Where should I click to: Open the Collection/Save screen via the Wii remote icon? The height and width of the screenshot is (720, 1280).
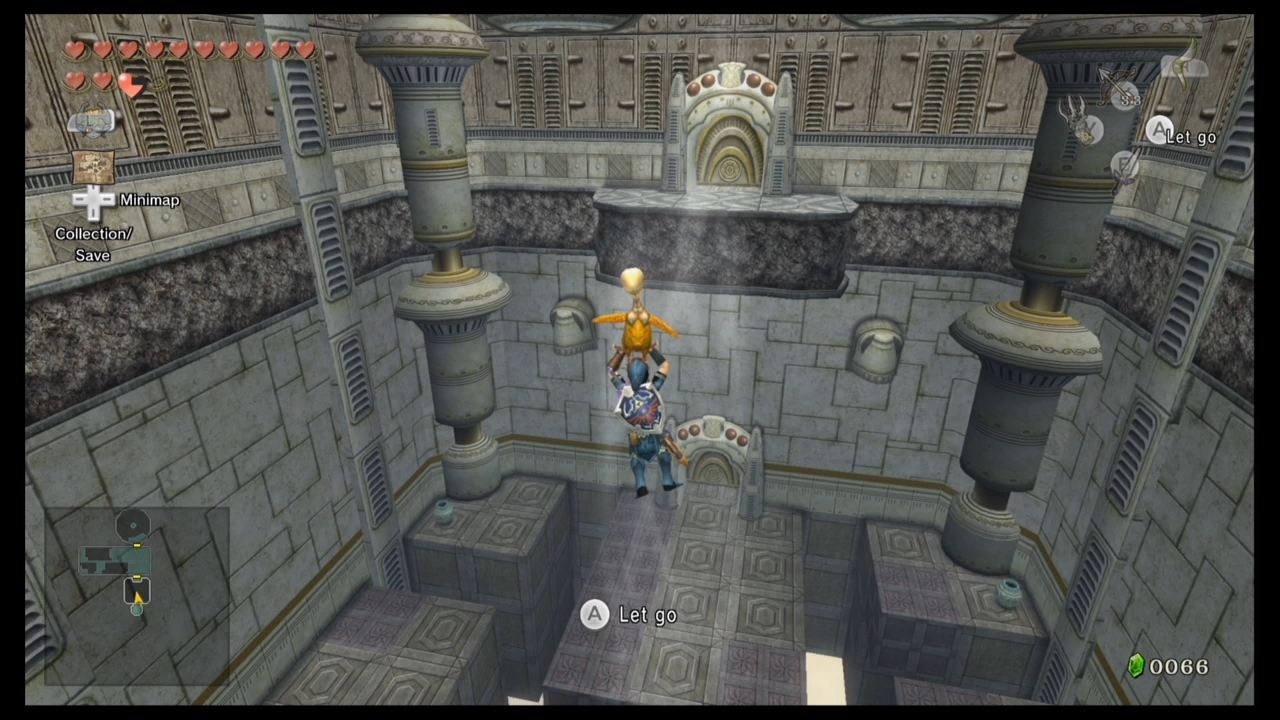[92, 120]
